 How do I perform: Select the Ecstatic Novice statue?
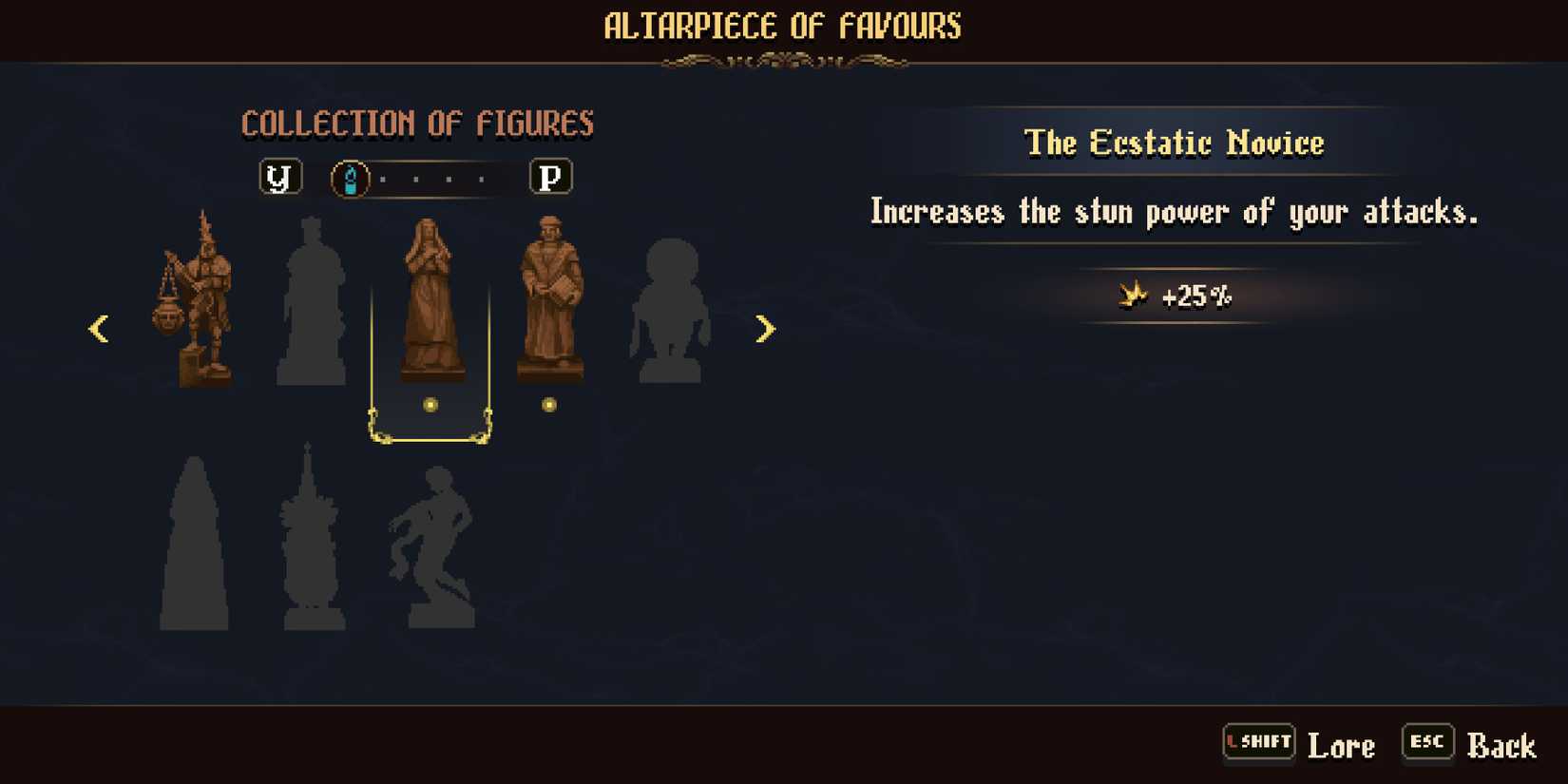point(430,304)
